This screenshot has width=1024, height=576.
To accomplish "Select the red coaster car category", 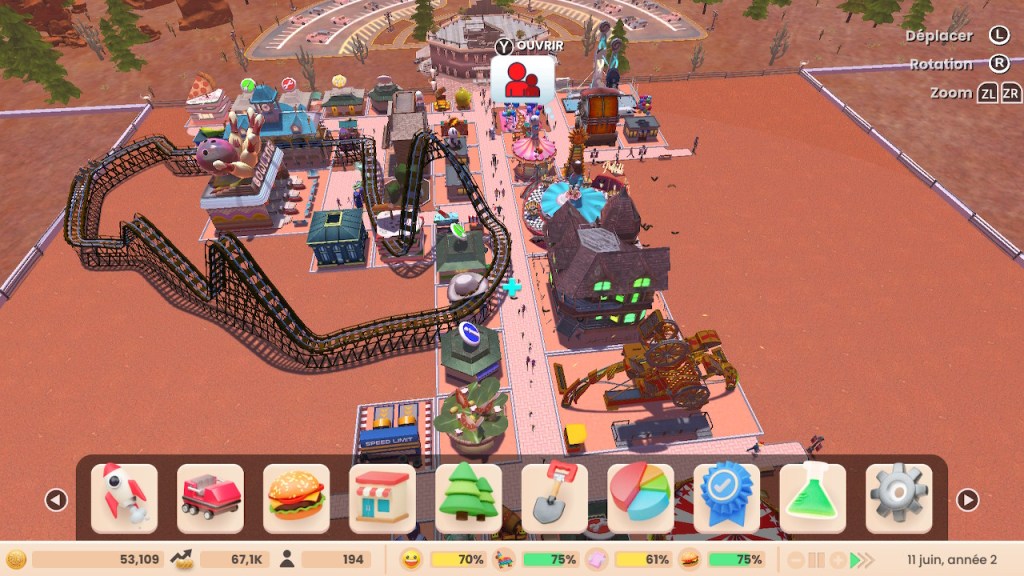I will point(210,497).
